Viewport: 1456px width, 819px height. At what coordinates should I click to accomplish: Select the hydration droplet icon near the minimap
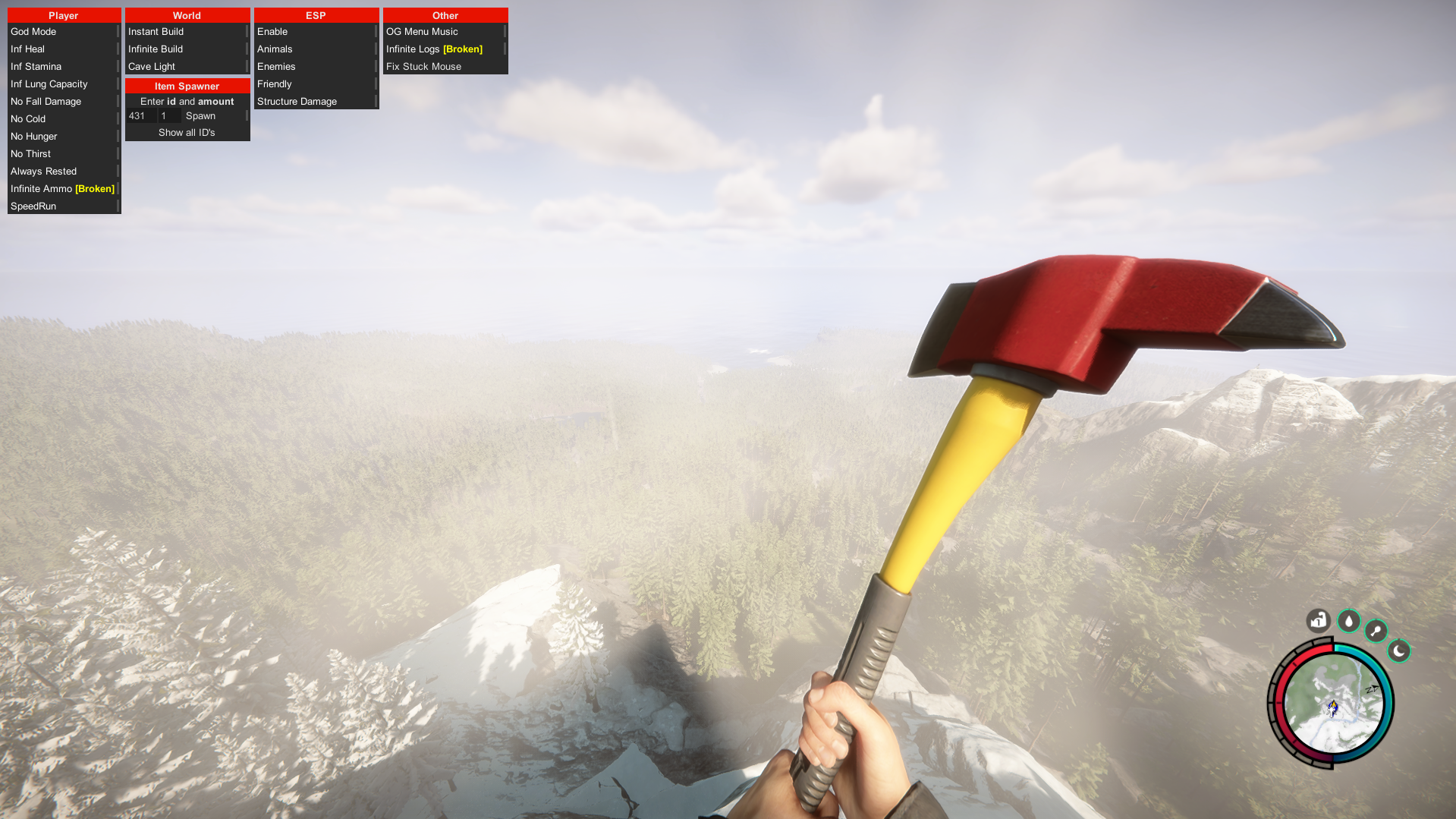coord(1348,621)
